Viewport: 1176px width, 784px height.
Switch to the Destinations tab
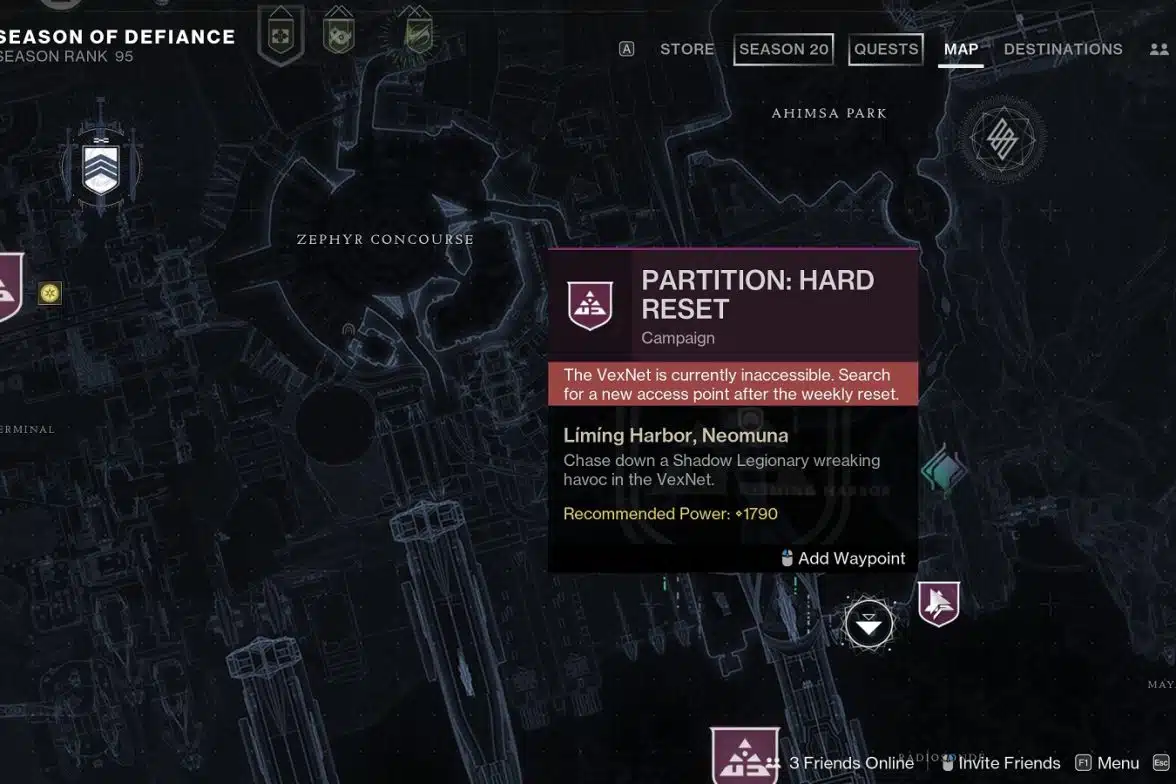pyautogui.click(x=1063, y=49)
